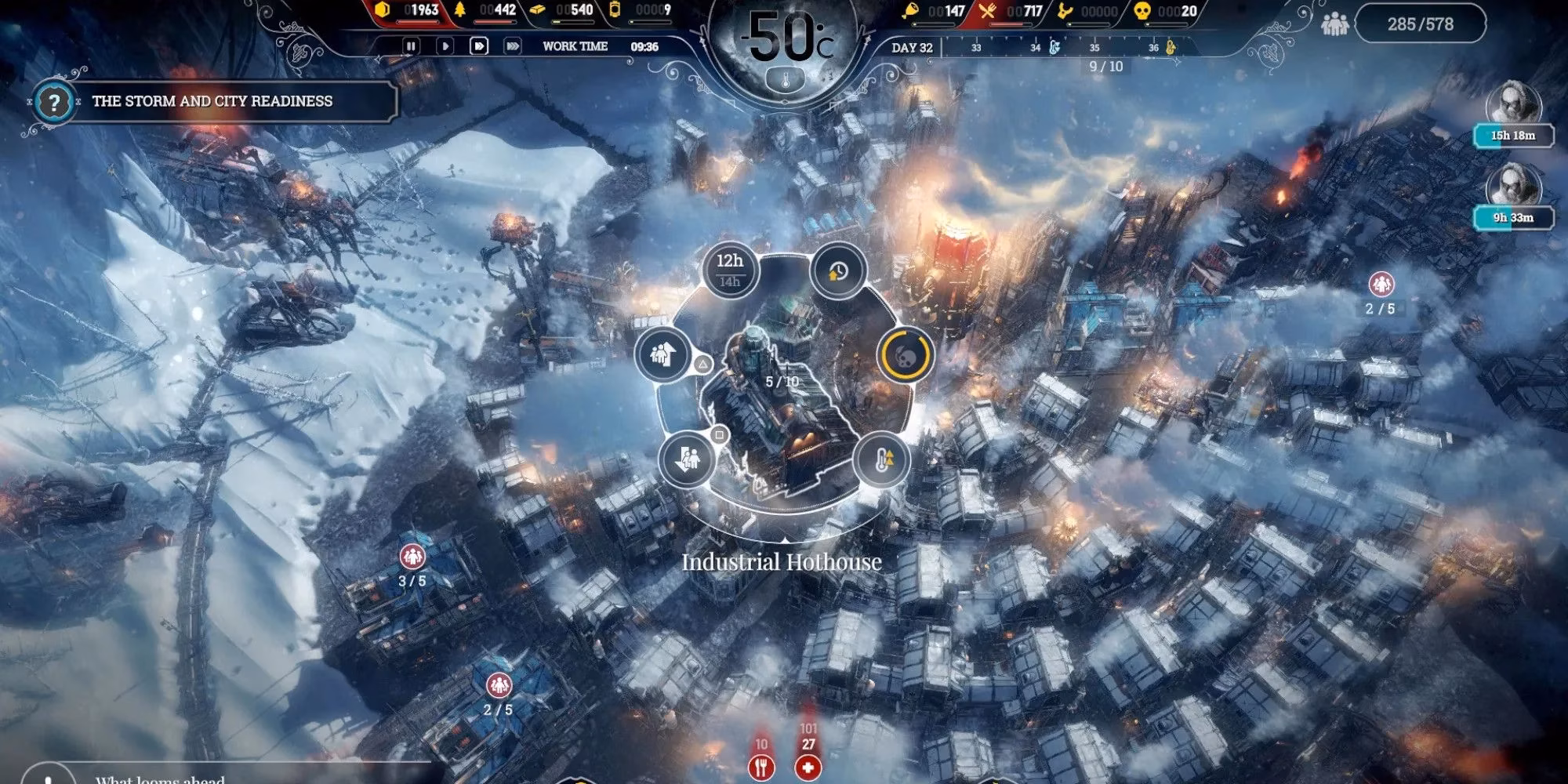
Task: Click the day 36 warm forecast marker
Action: pyautogui.click(x=1172, y=48)
